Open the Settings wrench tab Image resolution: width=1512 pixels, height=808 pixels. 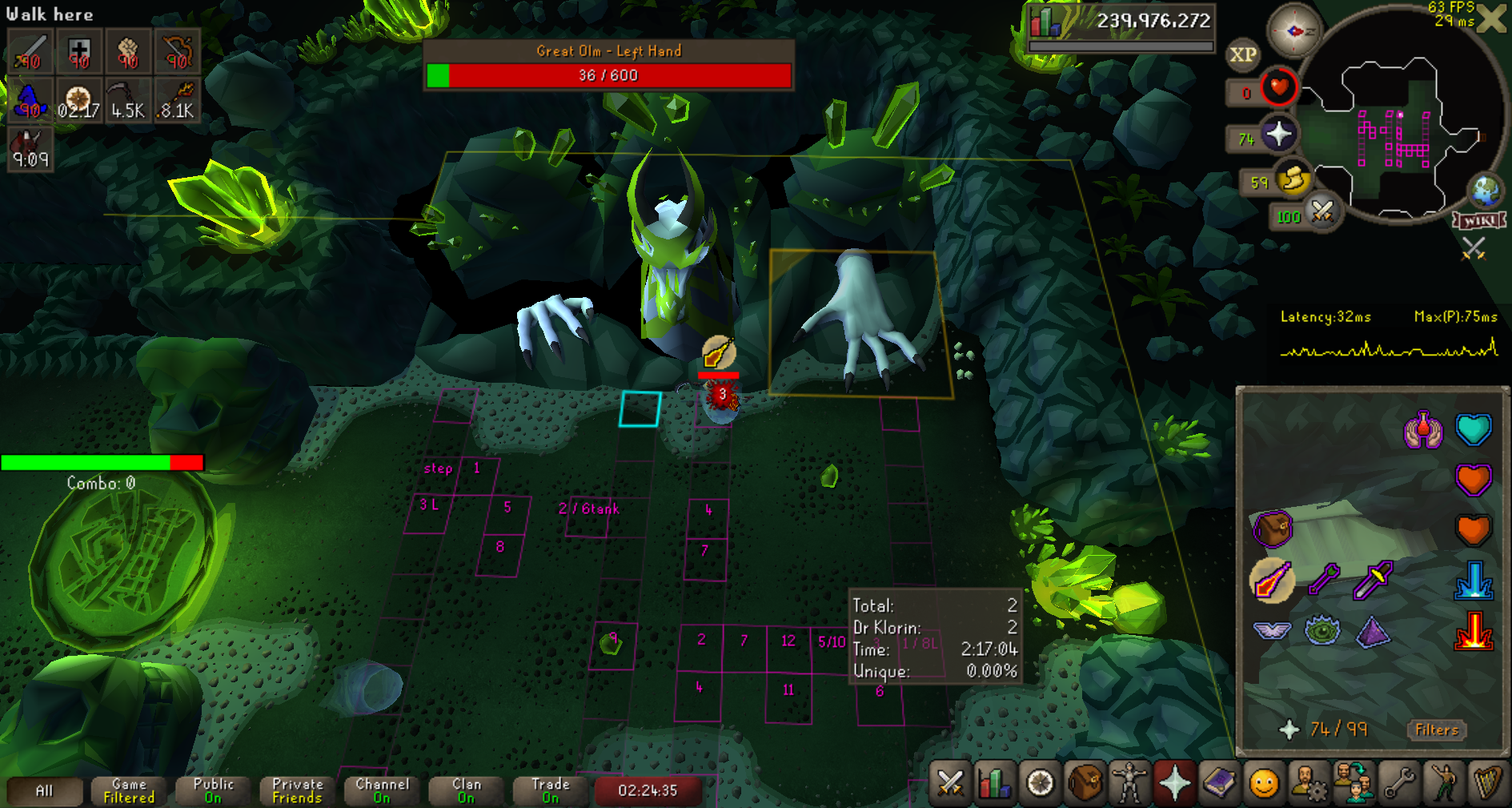(x=1399, y=782)
